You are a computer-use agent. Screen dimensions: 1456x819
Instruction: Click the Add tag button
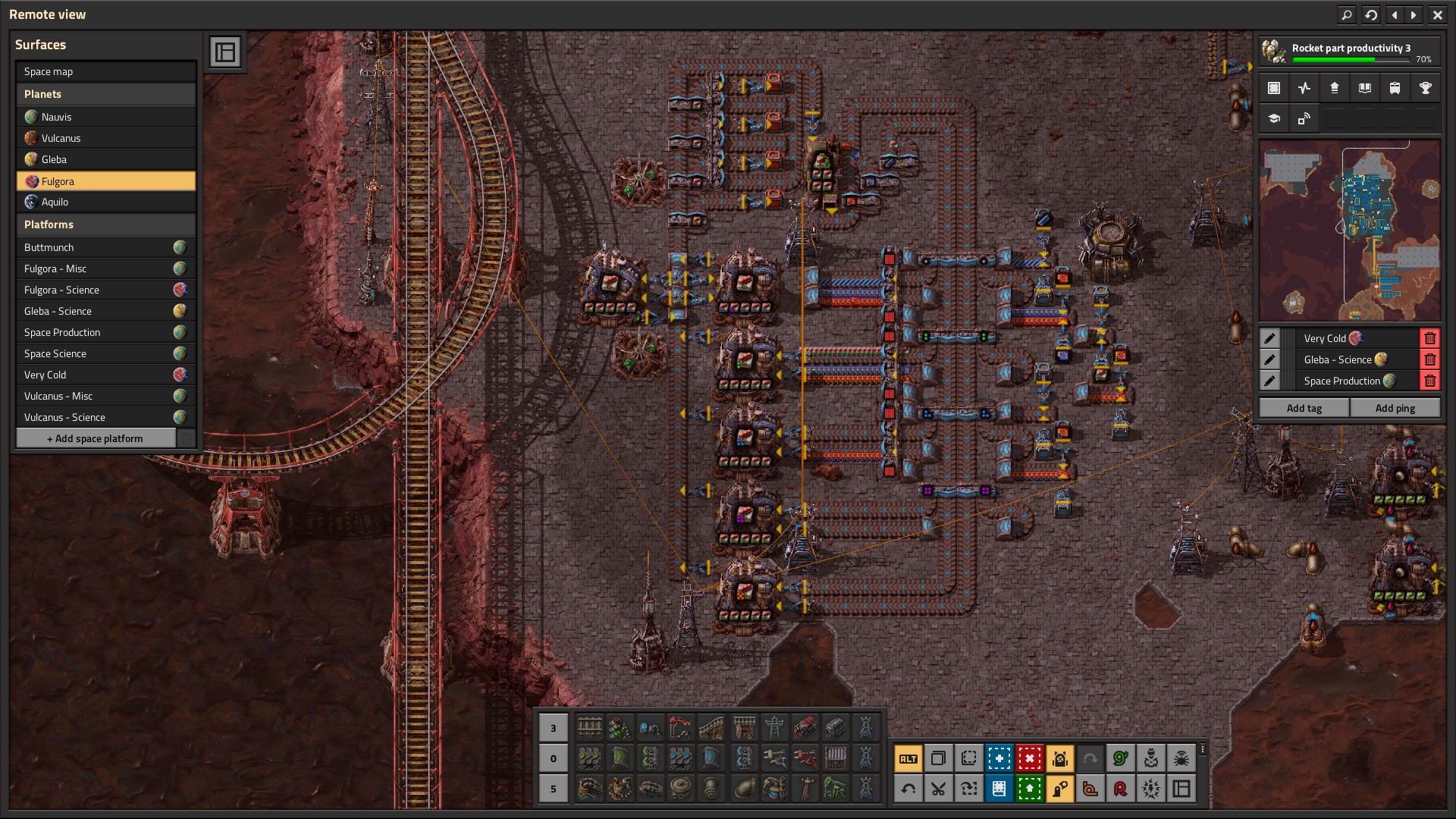pos(1304,408)
